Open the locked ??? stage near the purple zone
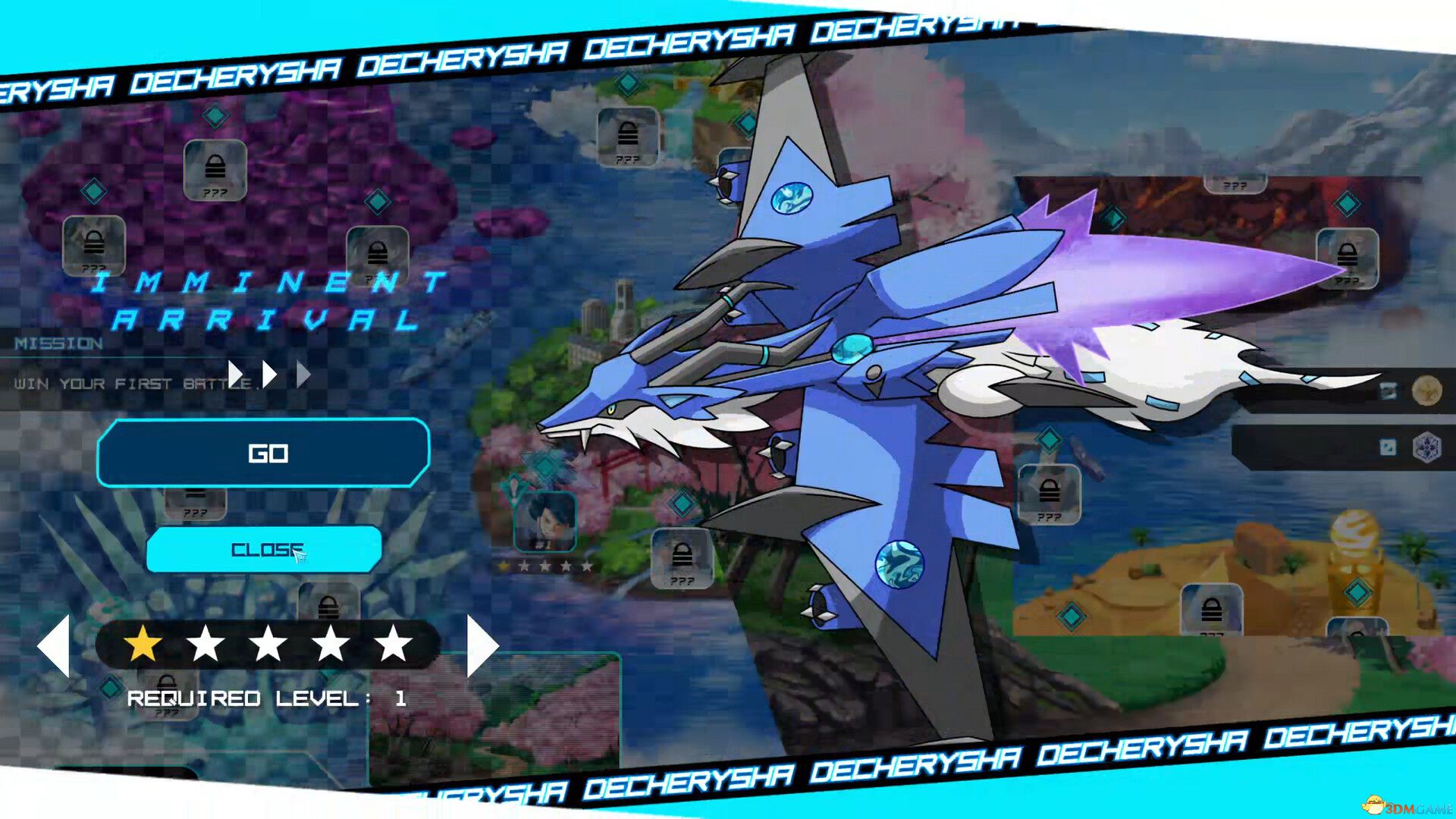1456x819 pixels. click(x=215, y=168)
